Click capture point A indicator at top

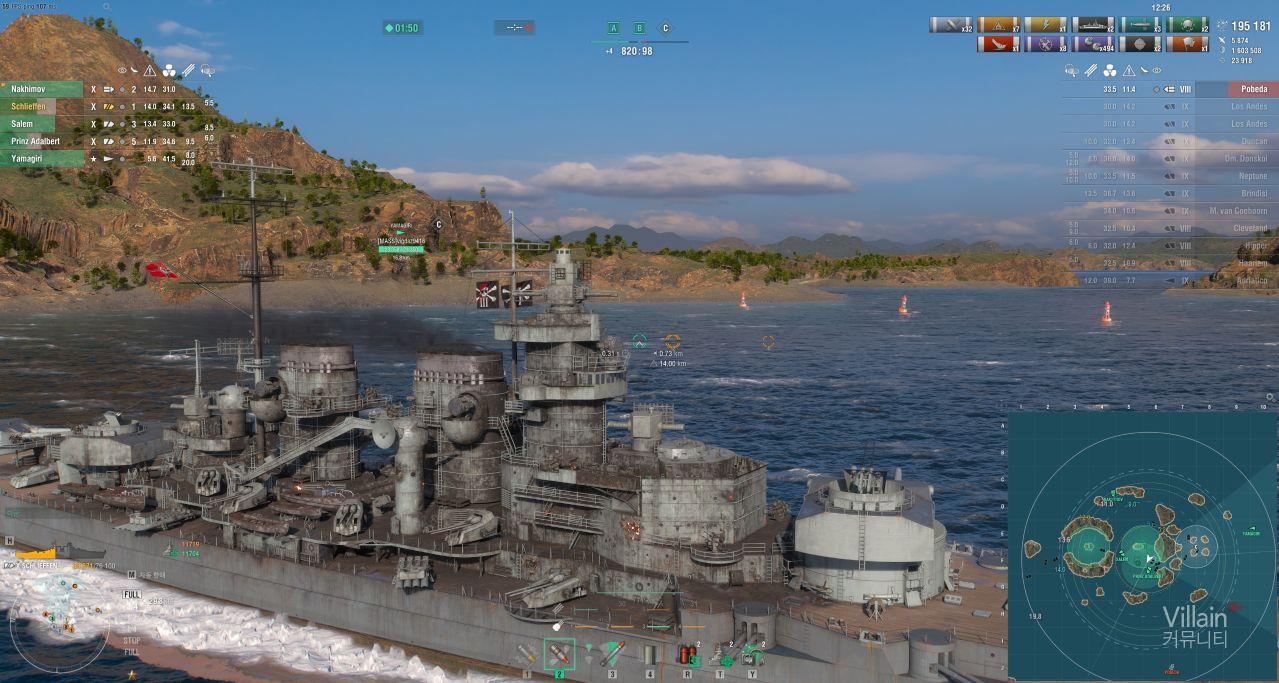614,28
